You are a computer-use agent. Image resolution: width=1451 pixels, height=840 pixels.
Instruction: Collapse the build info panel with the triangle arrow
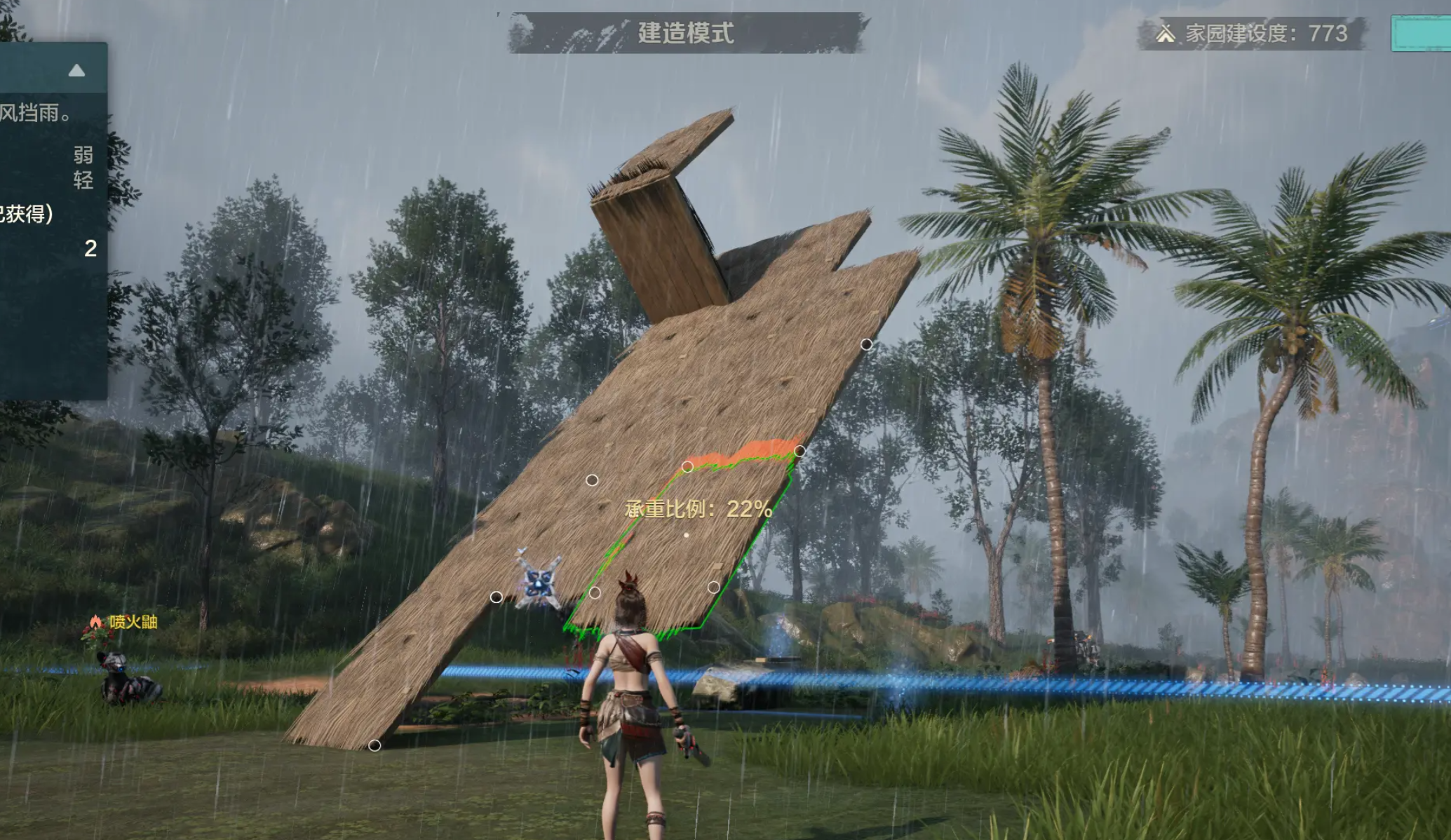point(76,70)
